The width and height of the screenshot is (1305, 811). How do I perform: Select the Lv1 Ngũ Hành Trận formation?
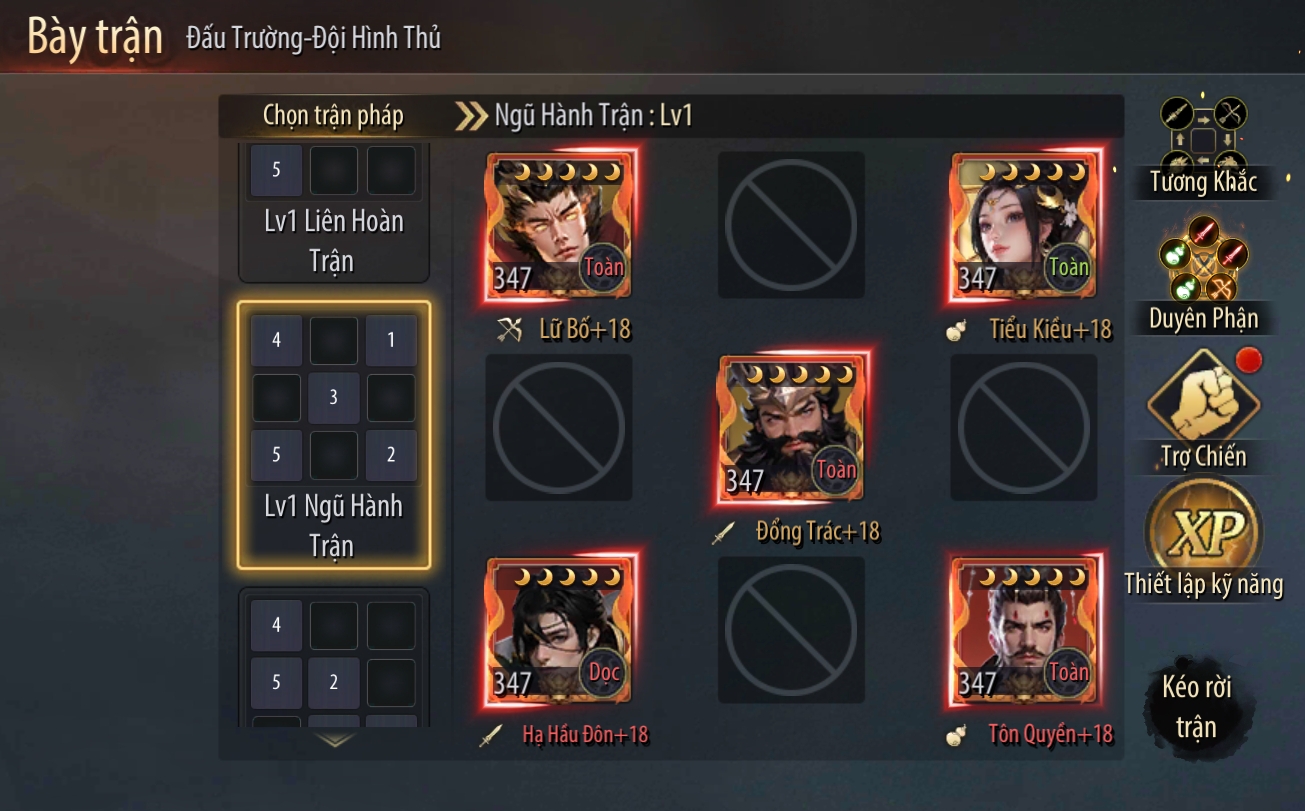[x=334, y=435]
